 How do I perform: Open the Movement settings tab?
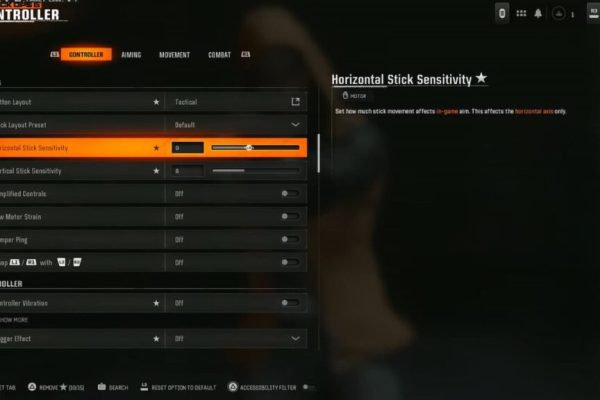pos(174,55)
